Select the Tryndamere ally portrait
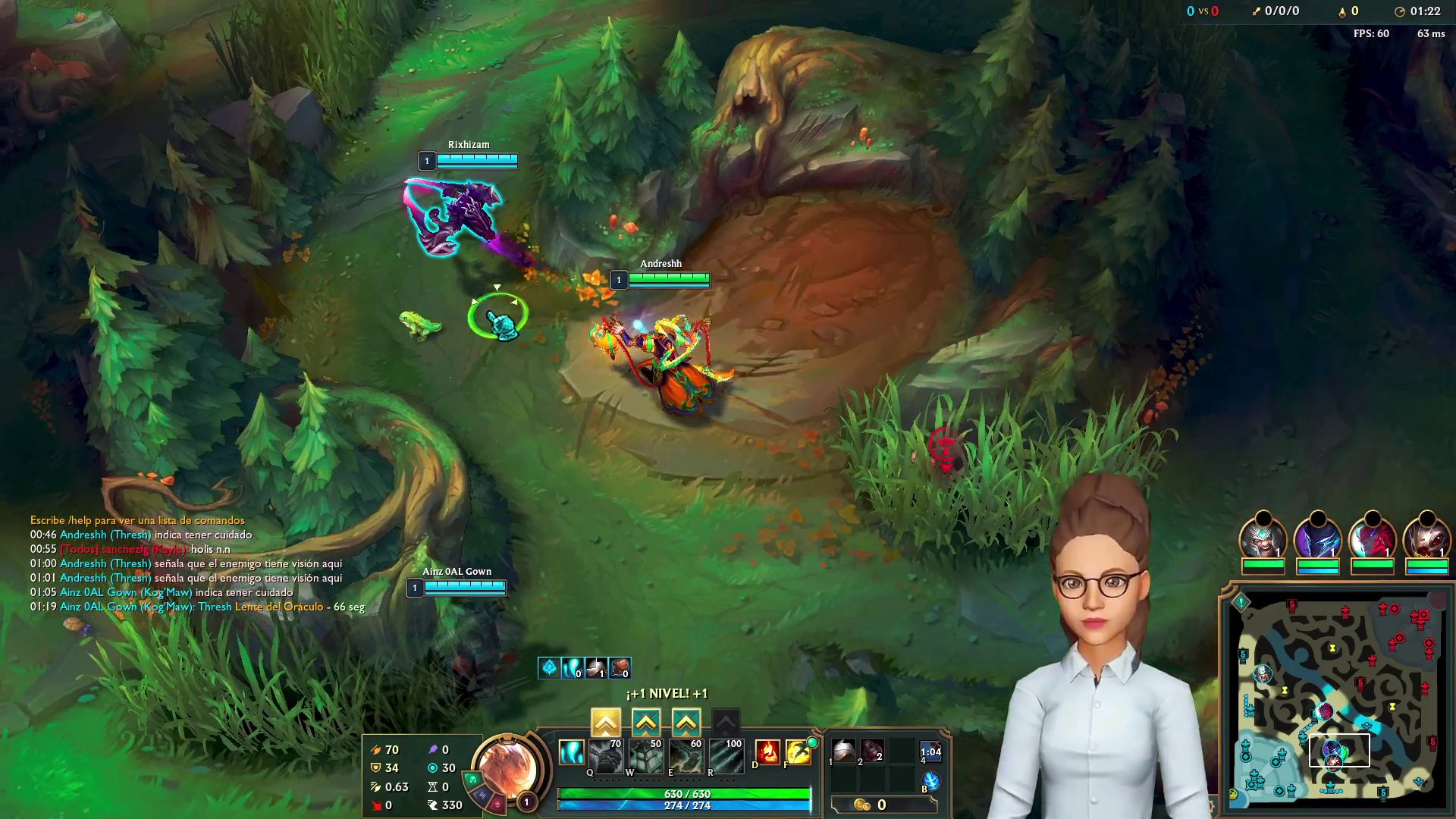 pos(1263,538)
